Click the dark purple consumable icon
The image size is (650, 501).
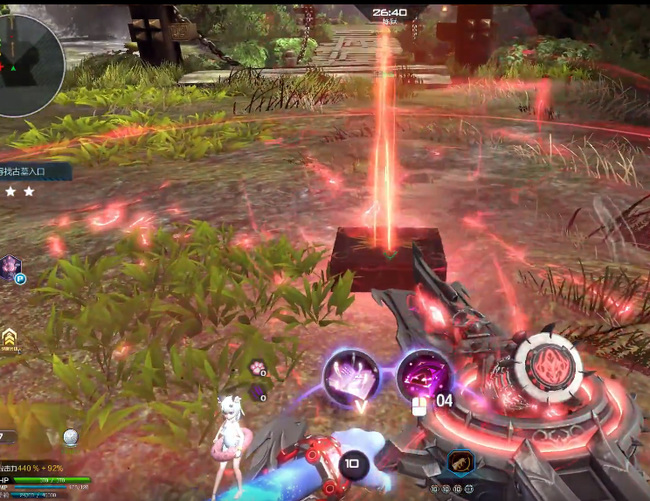(x=257, y=391)
